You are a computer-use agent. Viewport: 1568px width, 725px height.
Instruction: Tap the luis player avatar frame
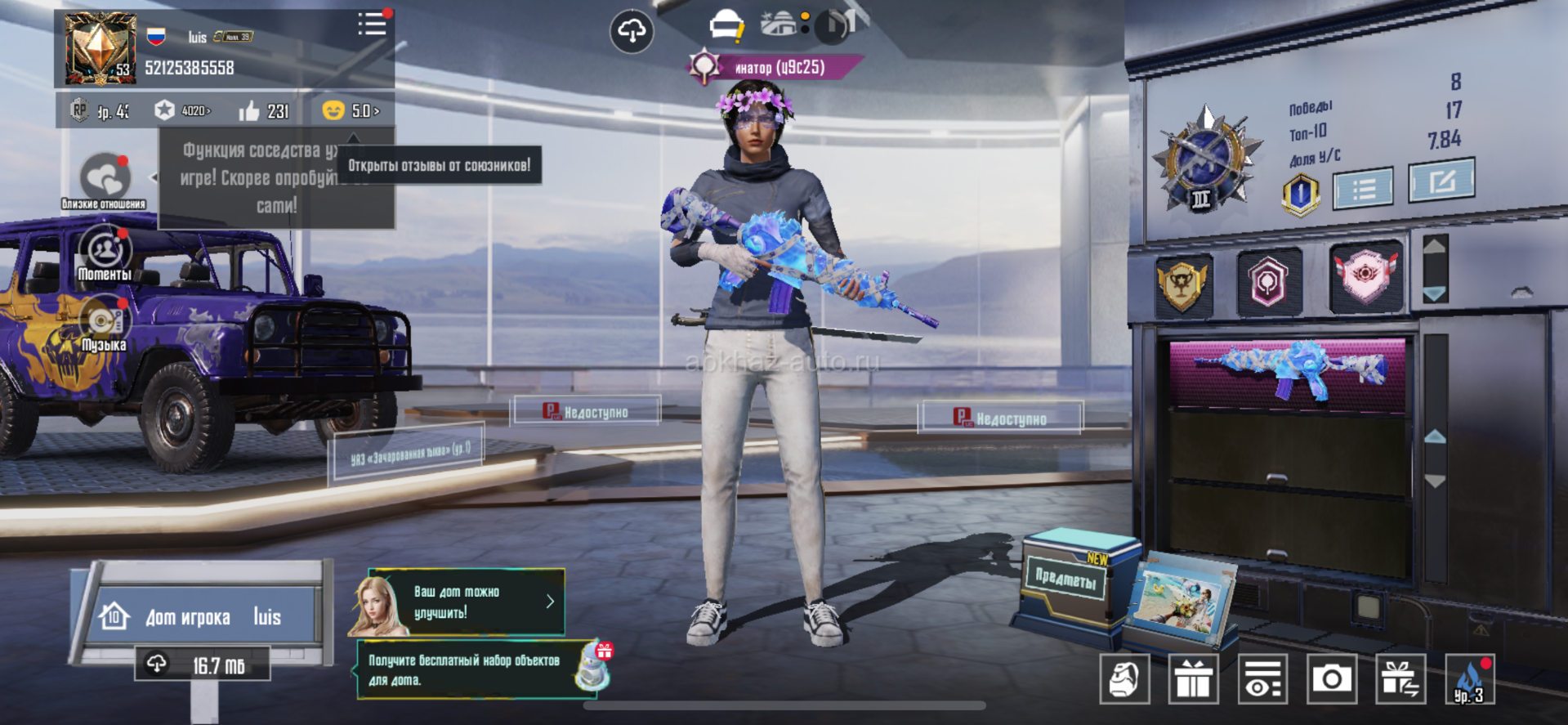pyautogui.click(x=100, y=48)
